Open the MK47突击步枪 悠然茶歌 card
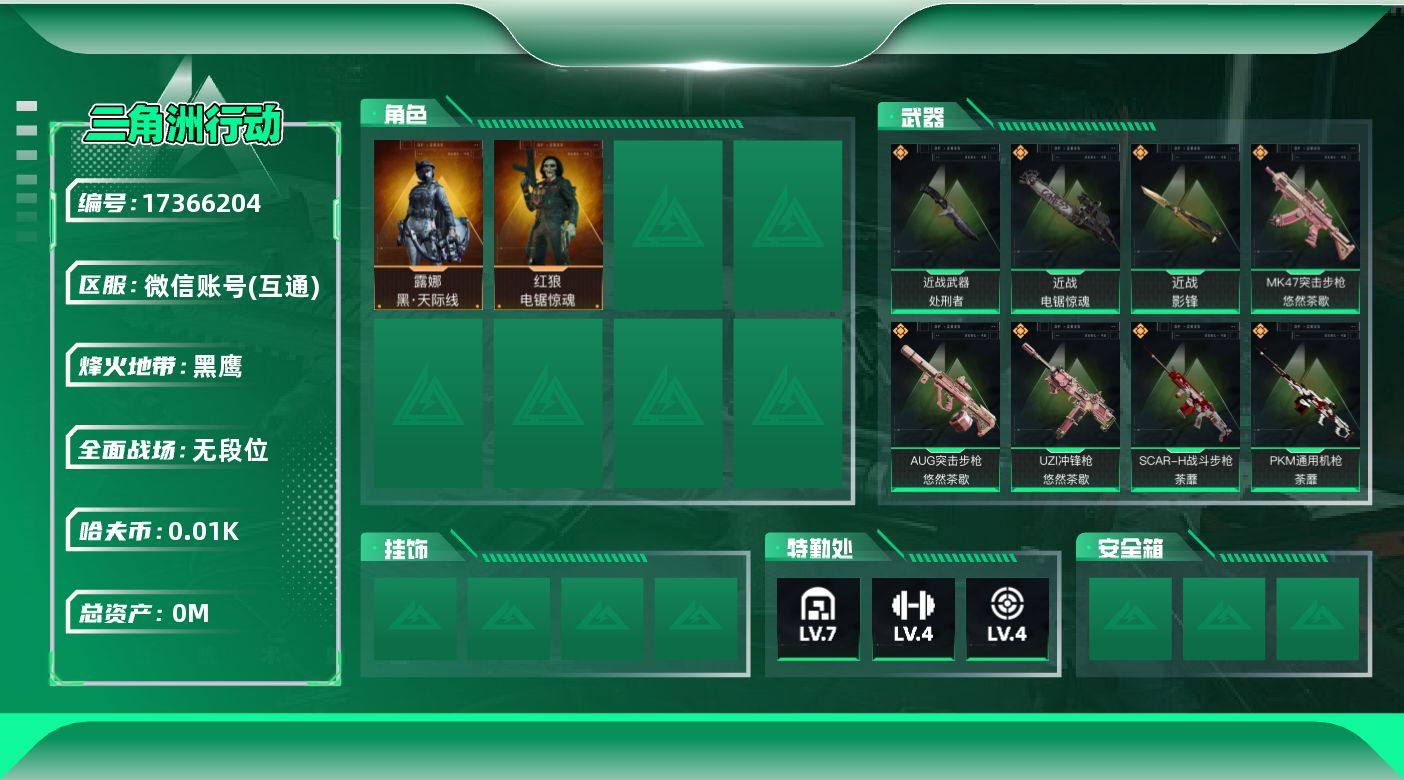The image size is (1404, 780). 1305,228
